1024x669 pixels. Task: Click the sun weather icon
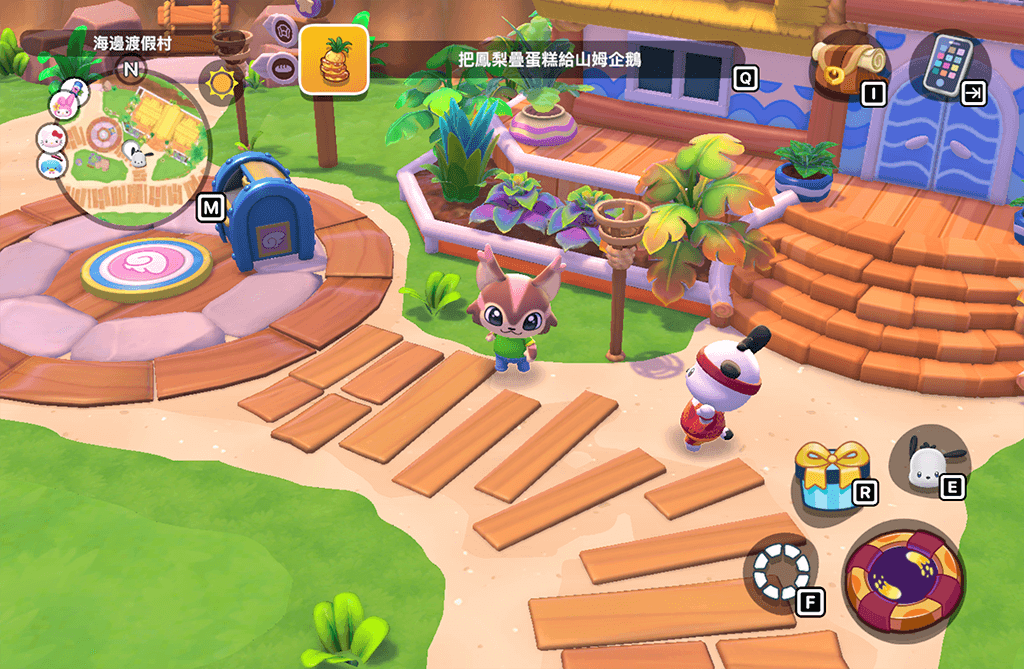tap(220, 81)
